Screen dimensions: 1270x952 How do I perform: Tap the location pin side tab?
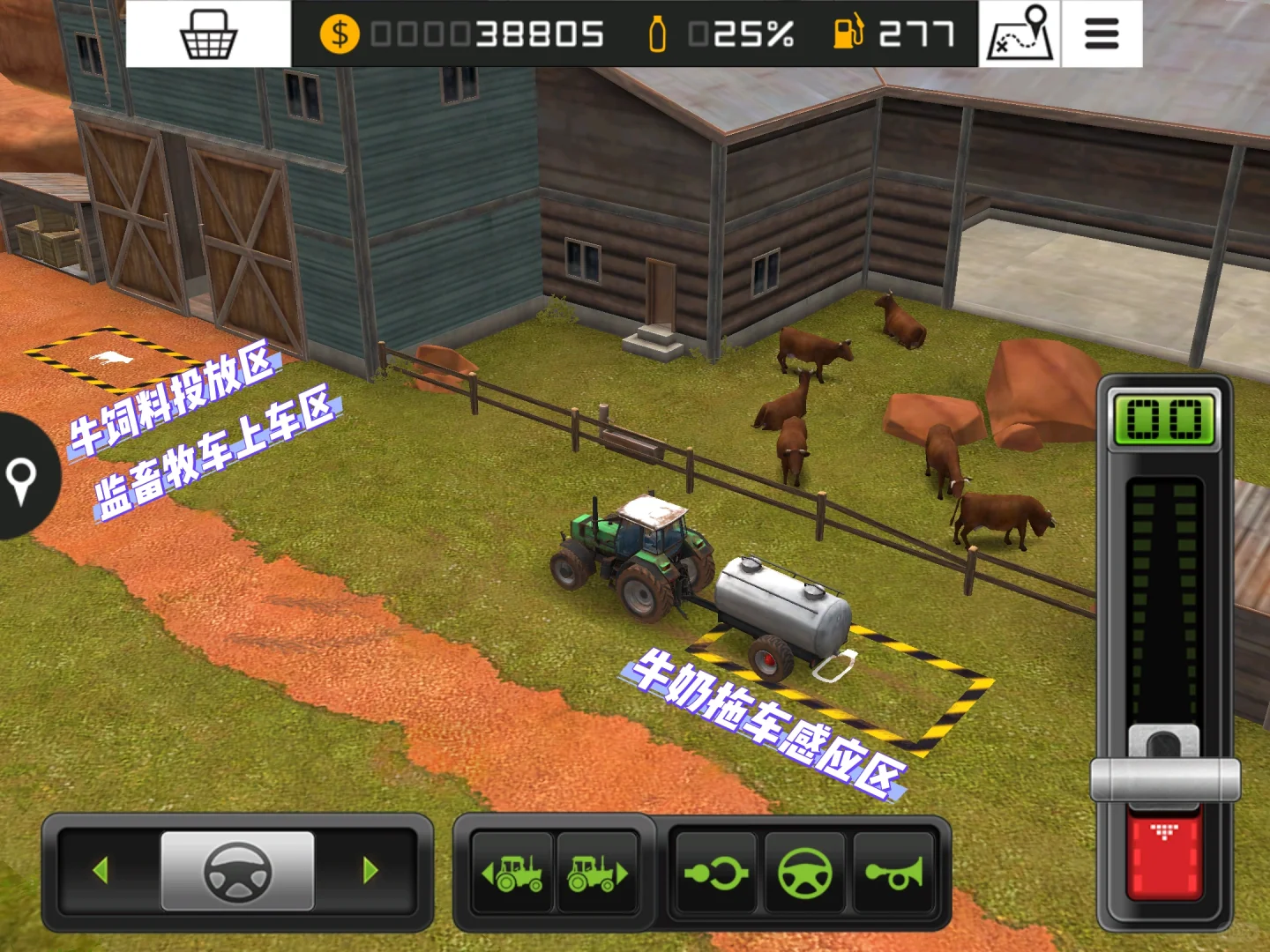coord(22,477)
